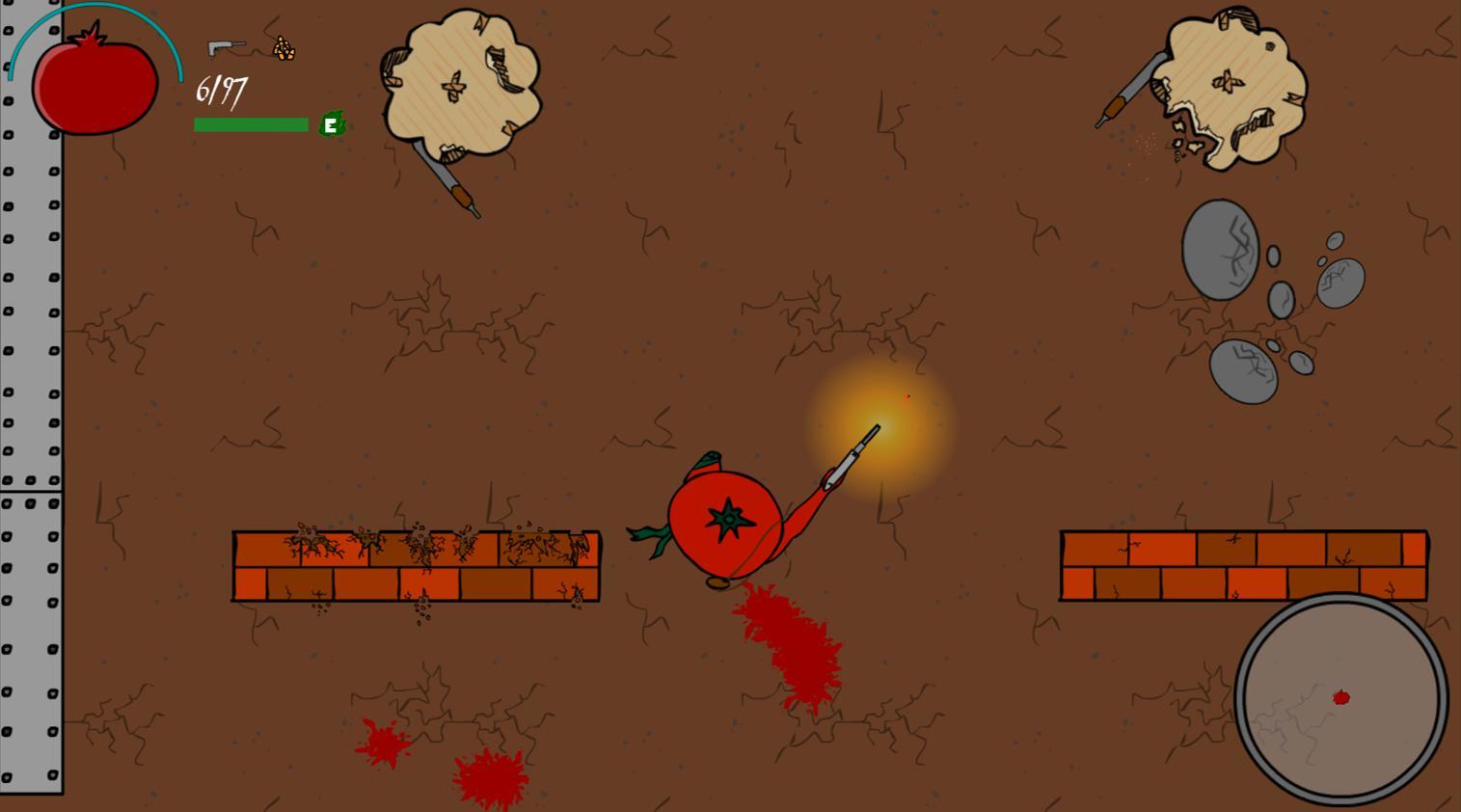Click the small red dot on the manhole cover
This screenshot has height=812, width=1461.
[1341, 696]
